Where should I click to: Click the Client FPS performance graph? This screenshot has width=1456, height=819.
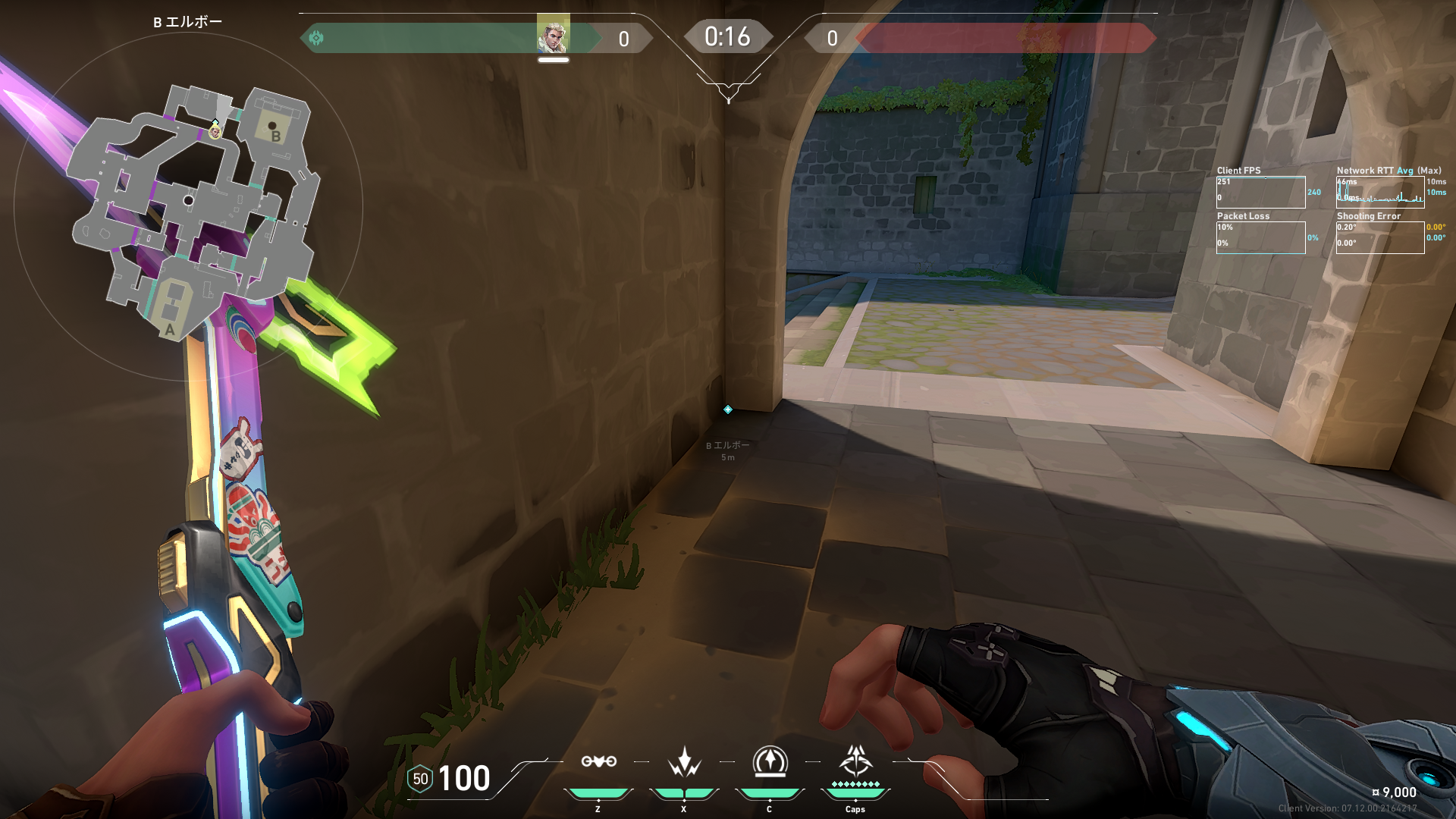click(1260, 193)
